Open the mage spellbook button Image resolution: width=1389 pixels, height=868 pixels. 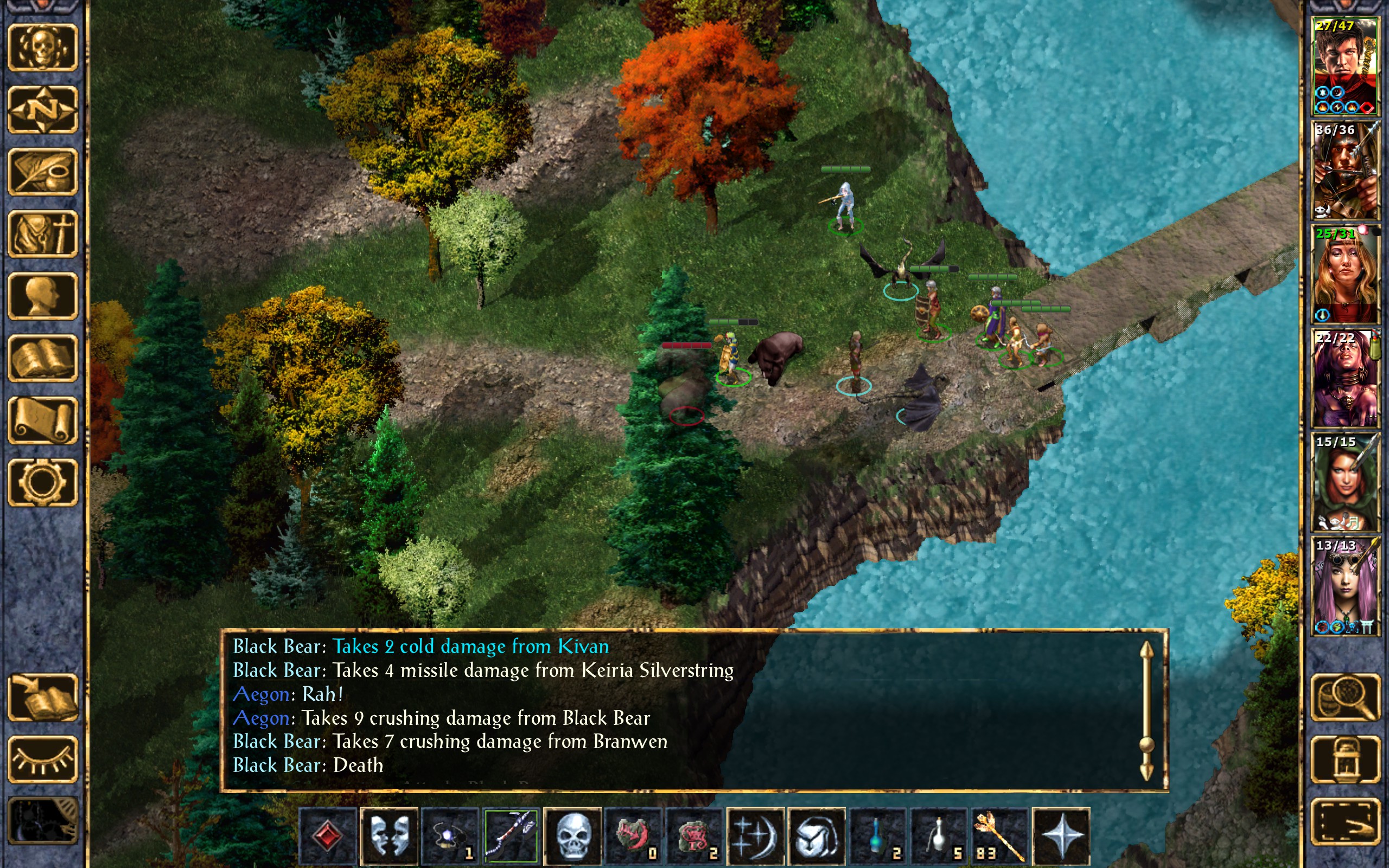[x=43, y=358]
